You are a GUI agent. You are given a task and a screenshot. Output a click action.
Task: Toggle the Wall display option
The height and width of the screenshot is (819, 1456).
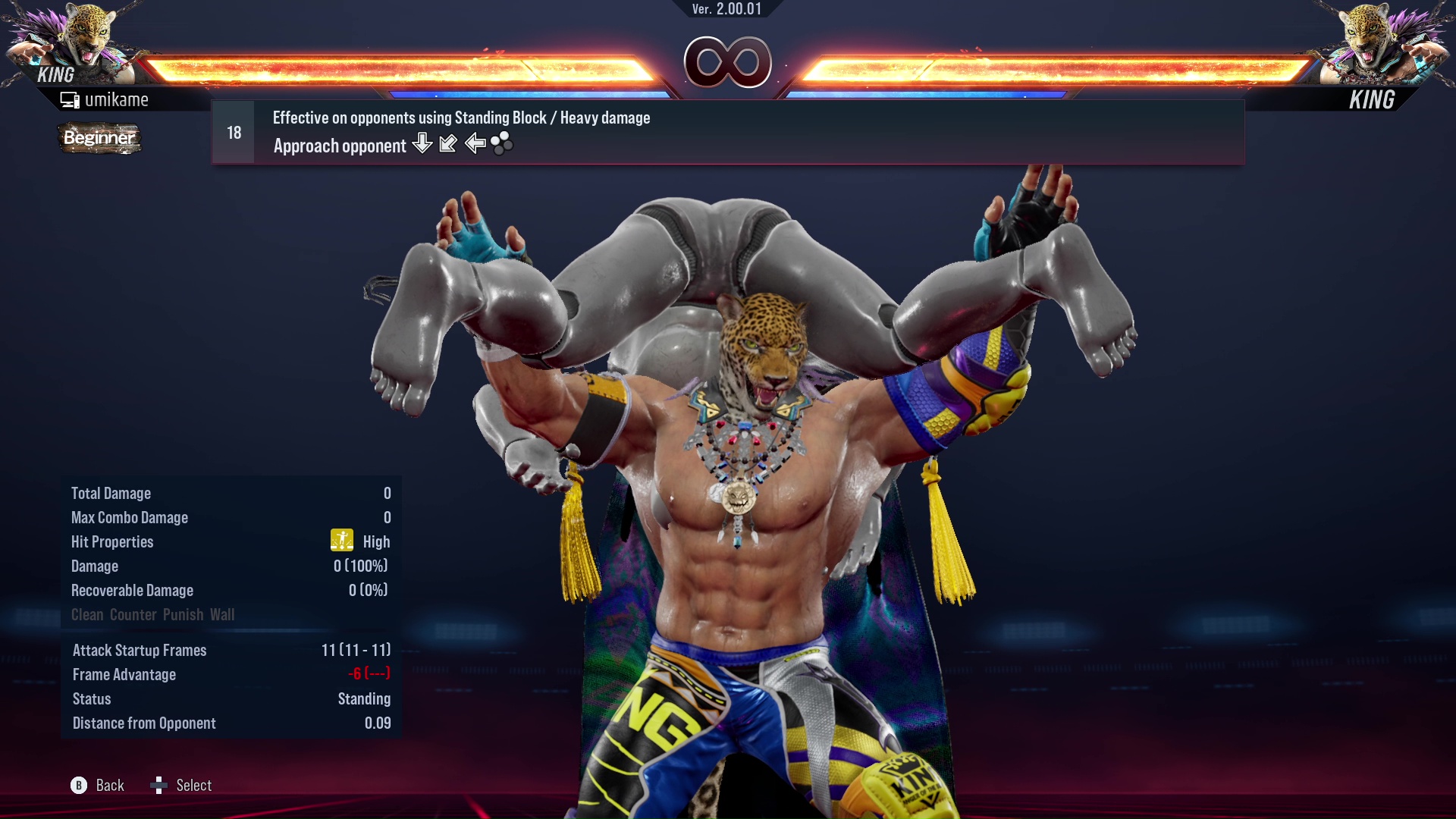click(224, 614)
